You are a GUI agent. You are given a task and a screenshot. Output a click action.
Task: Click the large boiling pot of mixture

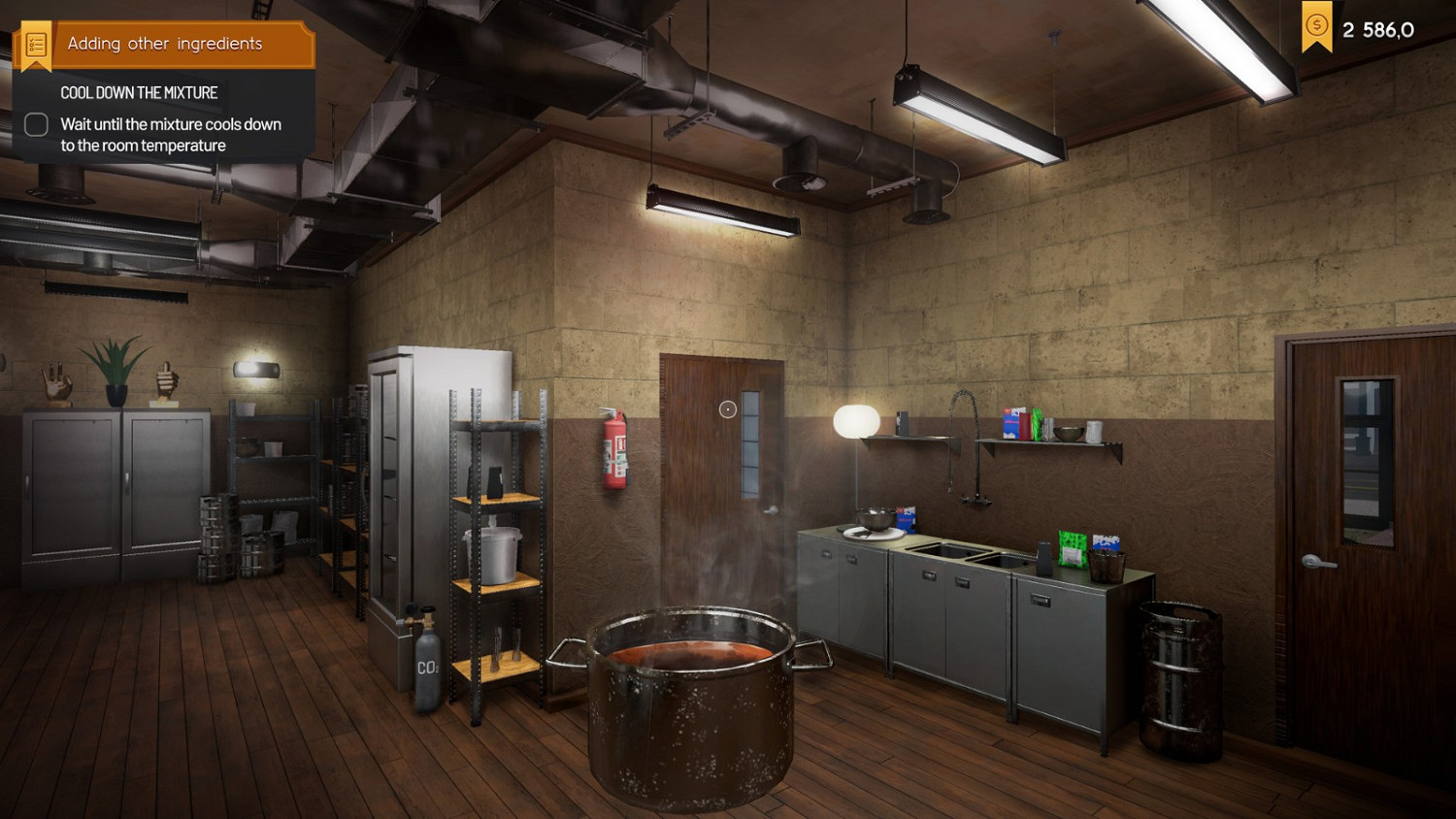(x=691, y=708)
